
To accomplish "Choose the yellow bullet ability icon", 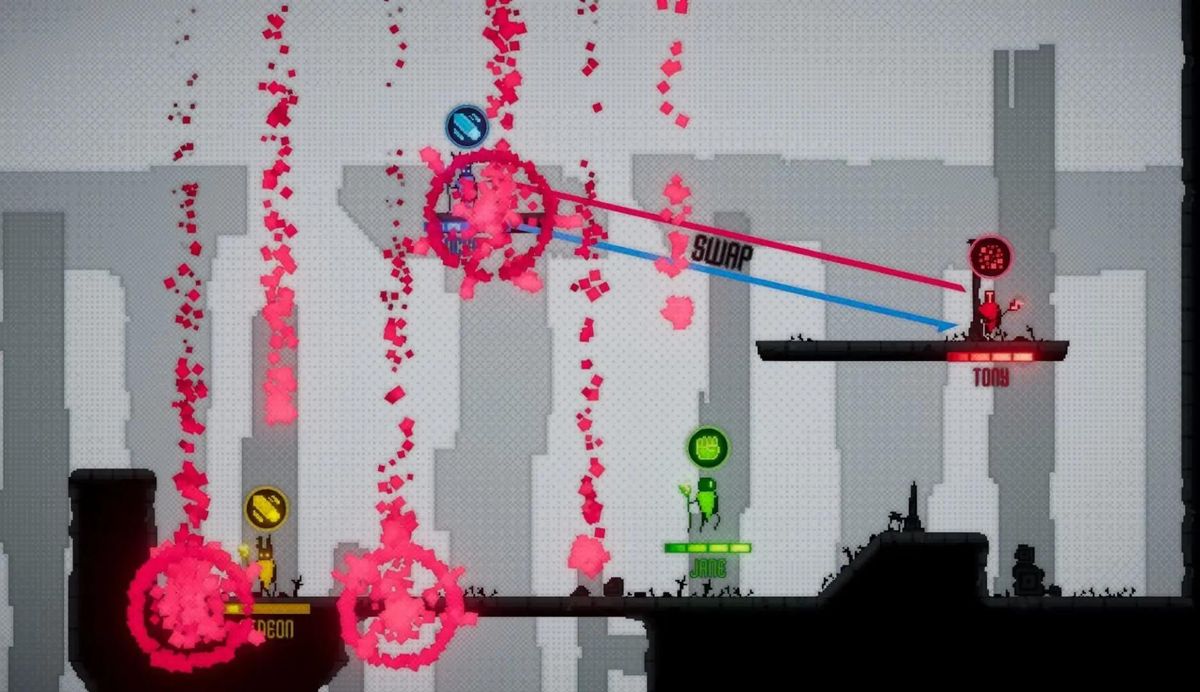I will click(267, 508).
